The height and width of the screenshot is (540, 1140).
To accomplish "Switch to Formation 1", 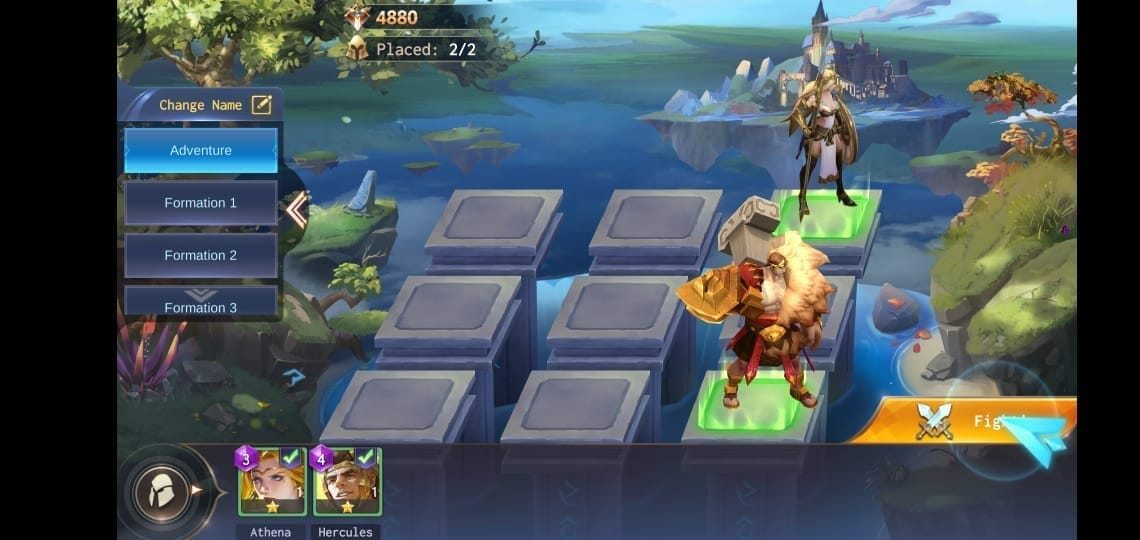I will 200,203.
